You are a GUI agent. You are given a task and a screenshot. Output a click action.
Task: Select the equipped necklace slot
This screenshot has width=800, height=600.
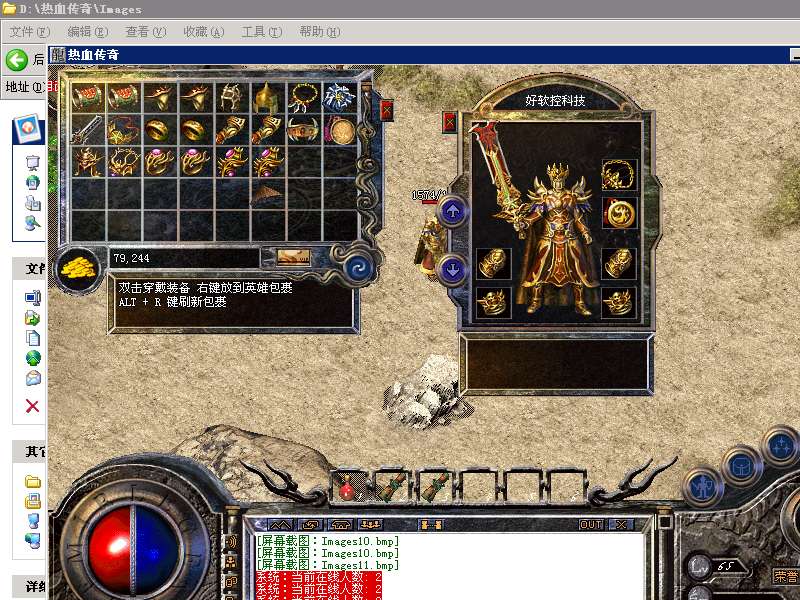tap(619, 174)
